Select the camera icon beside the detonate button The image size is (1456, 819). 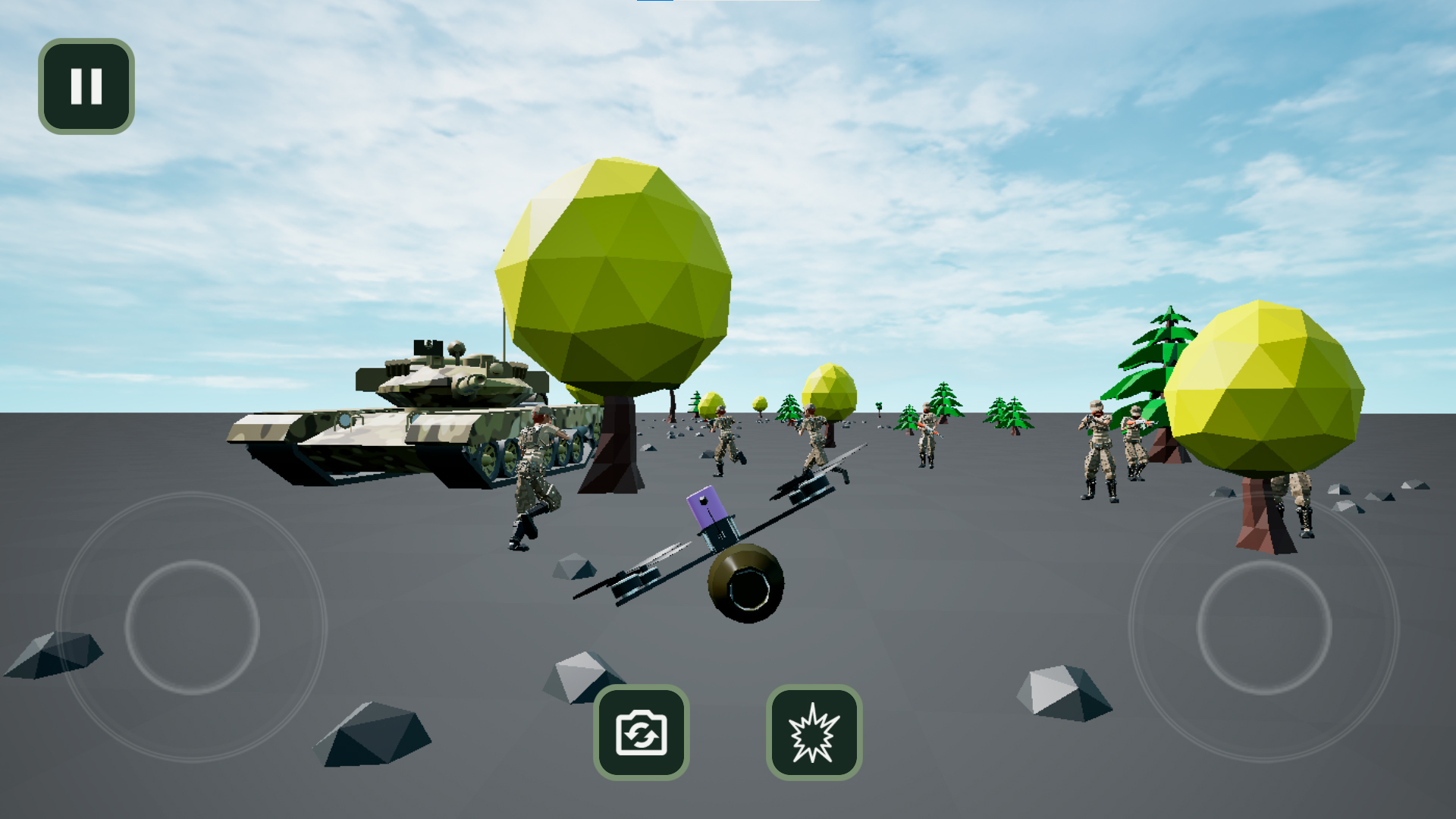pos(641,733)
